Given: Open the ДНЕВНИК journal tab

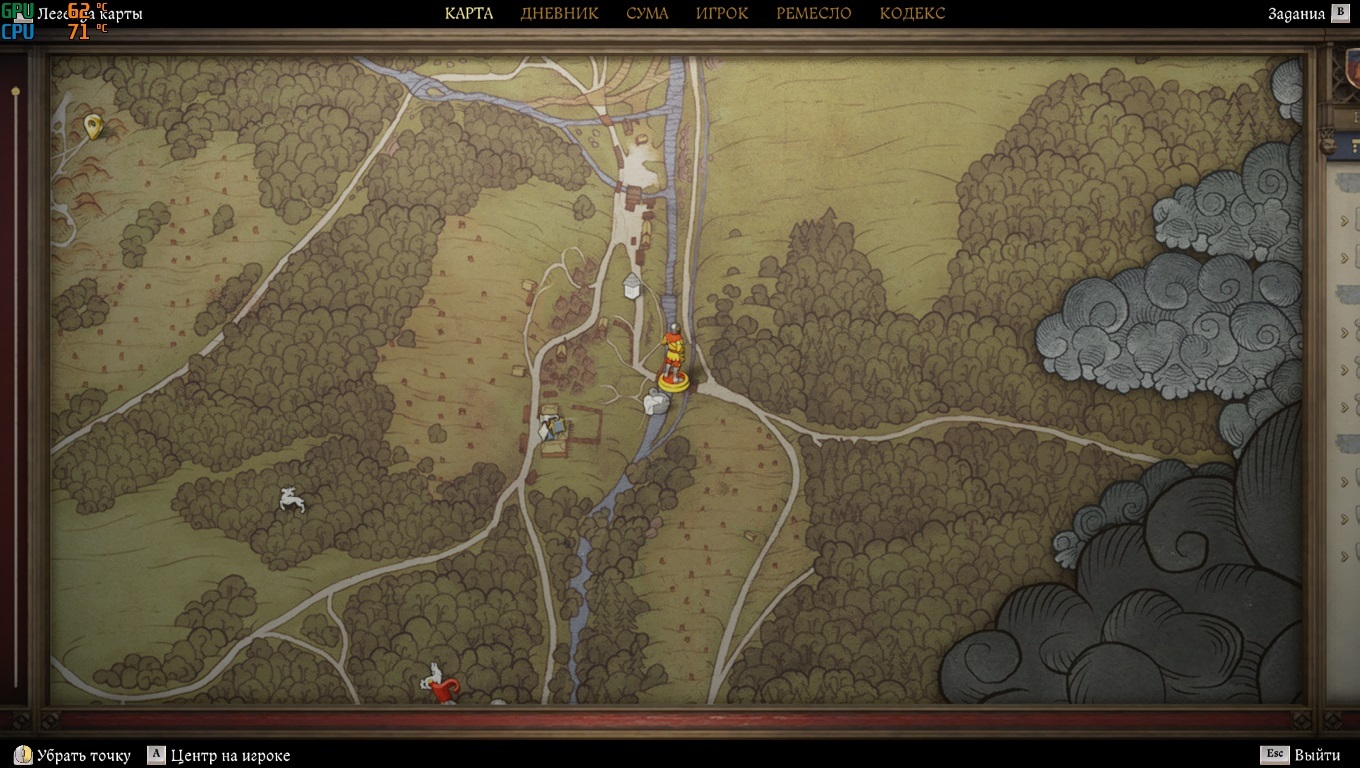Looking at the screenshot, I should tap(559, 13).
